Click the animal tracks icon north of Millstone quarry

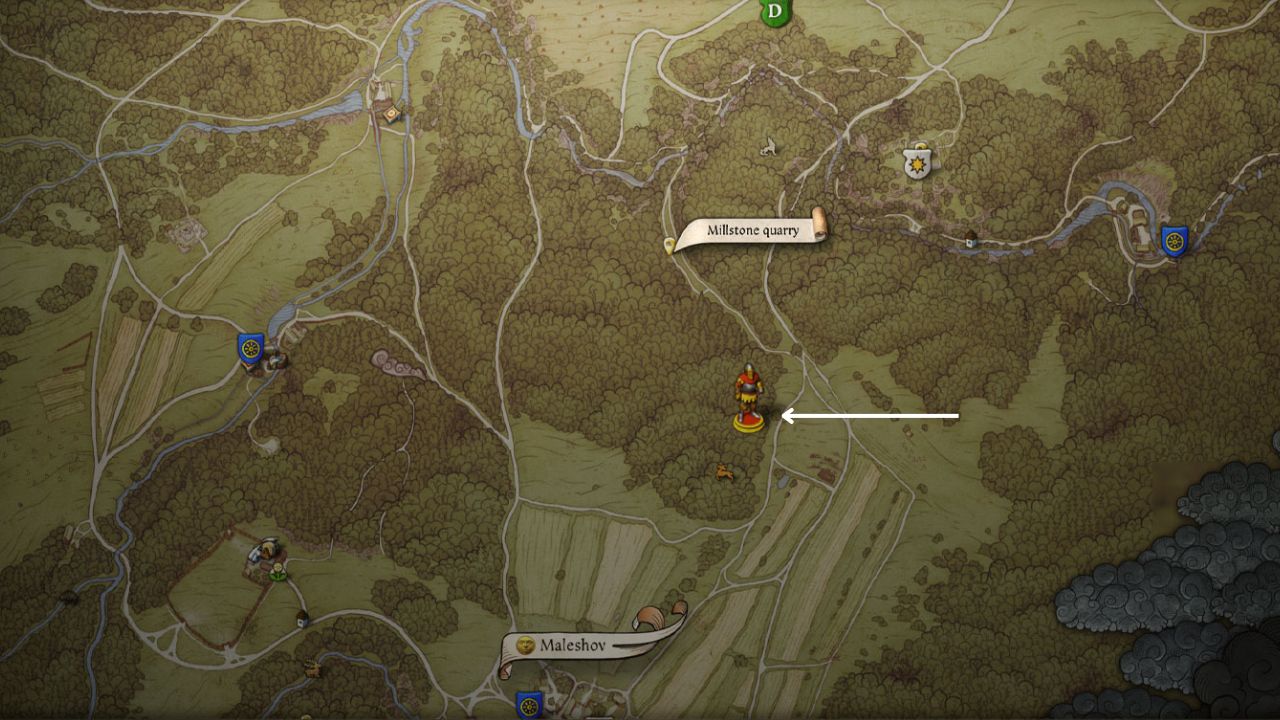769,147
